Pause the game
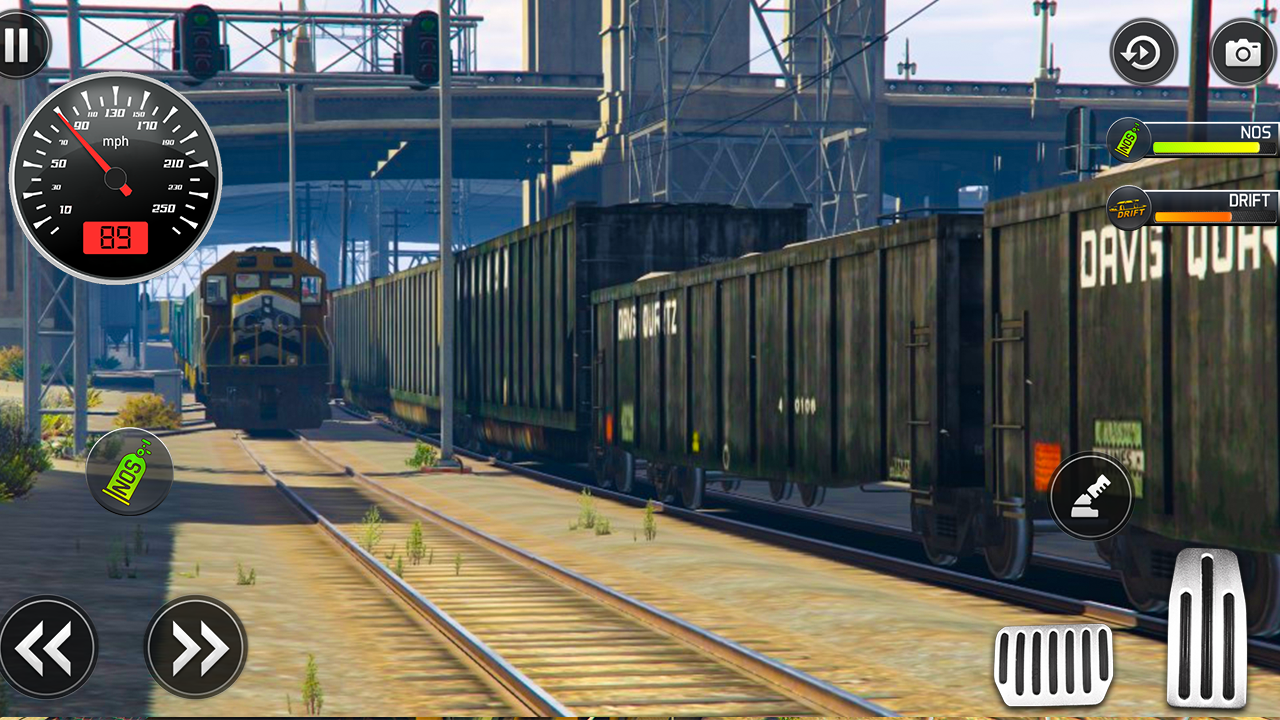The width and height of the screenshot is (1280, 720). pos(20,45)
